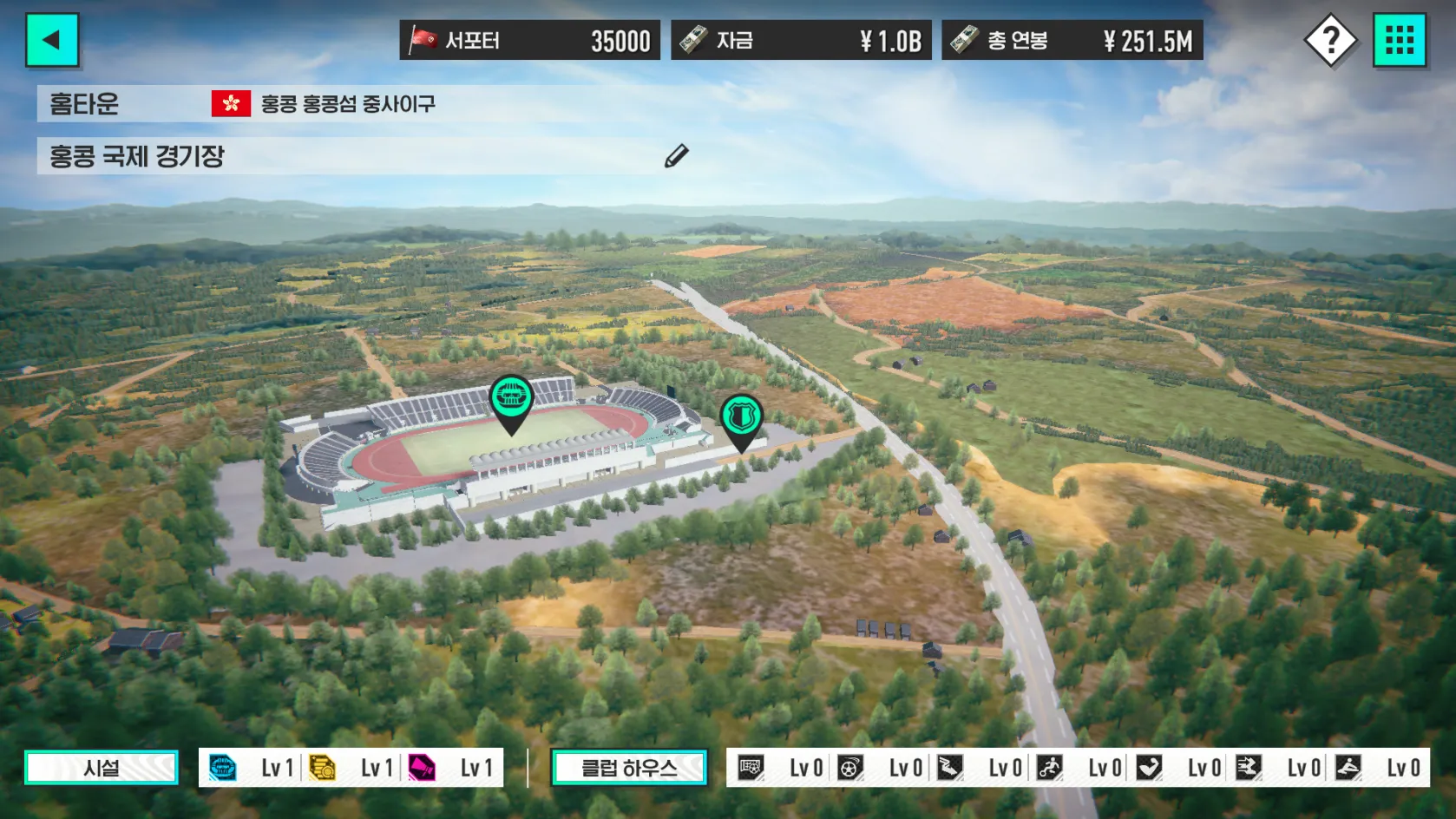The height and width of the screenshot is (819, 1456).
Task: Choose the pink megaphone facility icon
Action: pyautogui.click(x=422, y=768)
